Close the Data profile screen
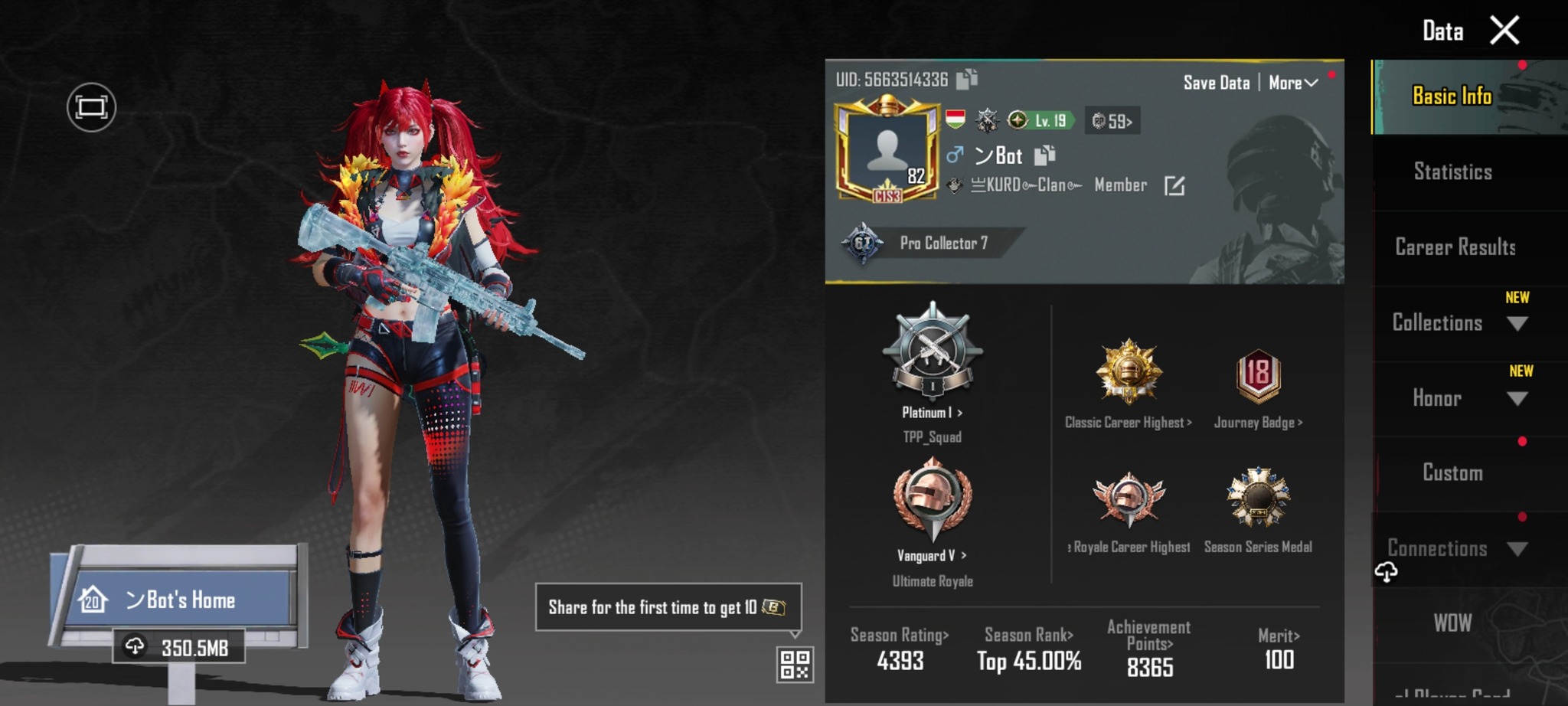 [x=1504, y=31]
